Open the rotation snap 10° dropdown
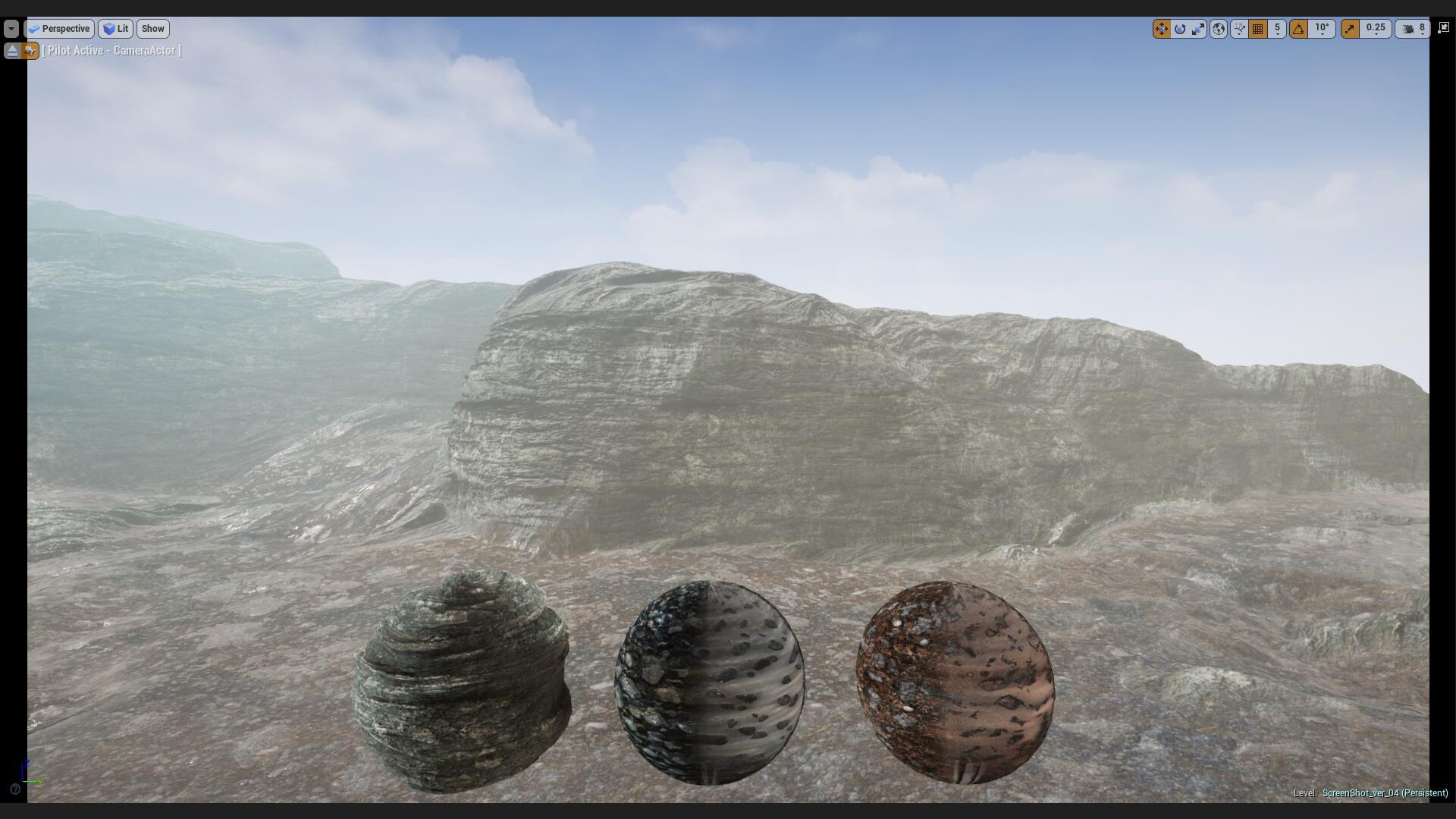Screen dimensions: 1456x819 [x=1323, y=29]
